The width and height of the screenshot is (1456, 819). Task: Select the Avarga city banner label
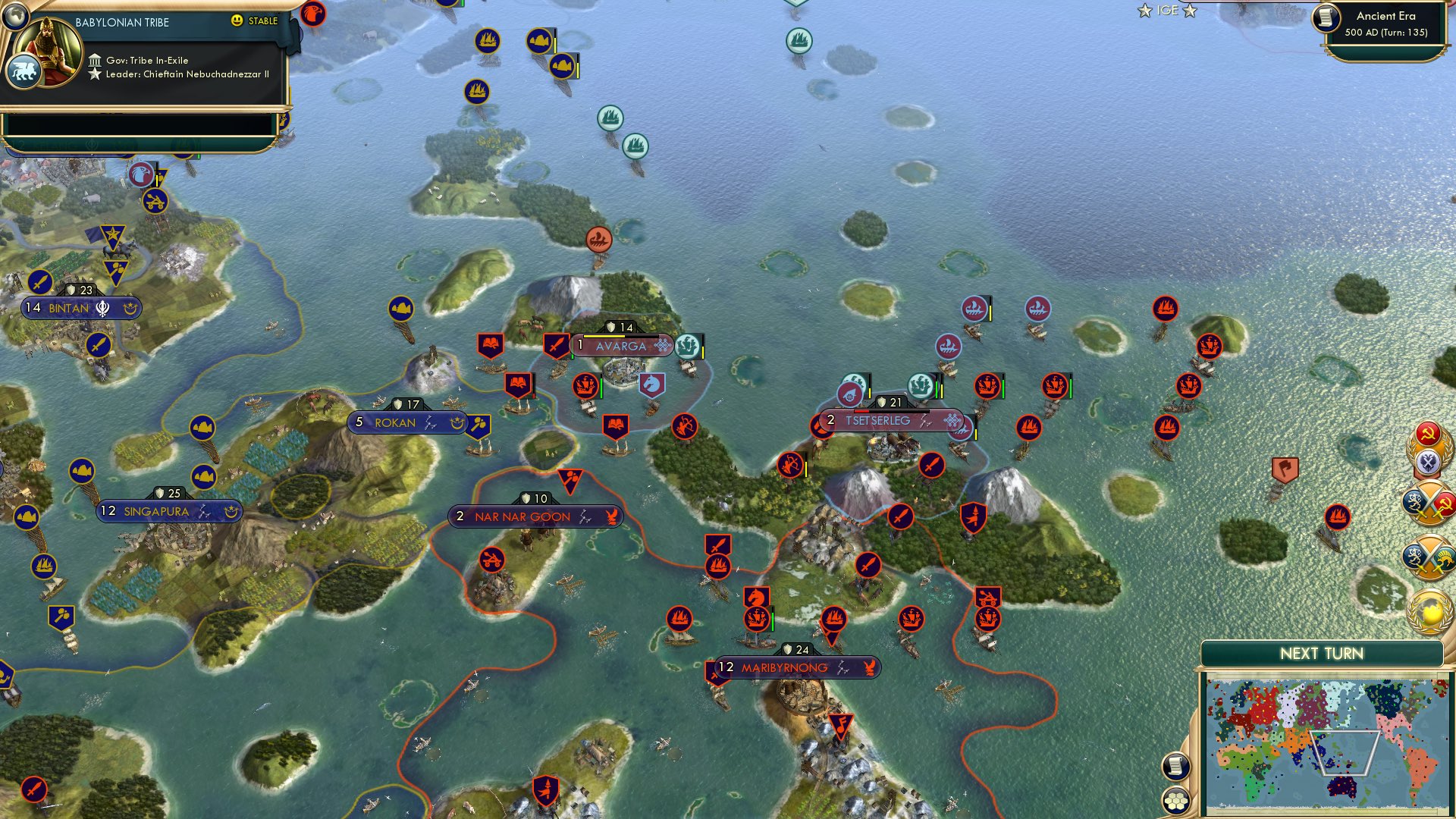pos(620,347)
